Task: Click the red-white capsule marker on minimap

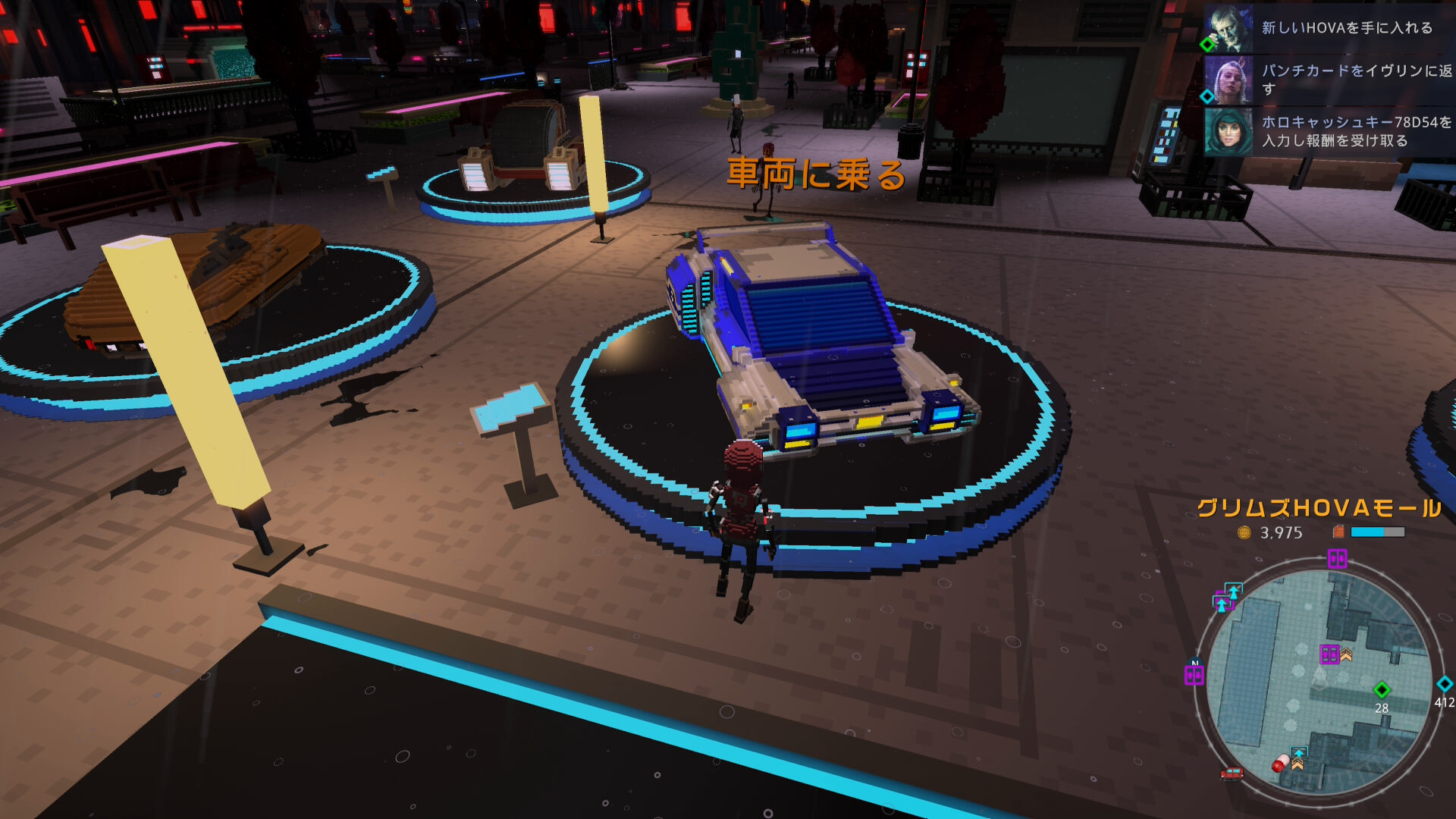Action: click(x=1281, y=763)
